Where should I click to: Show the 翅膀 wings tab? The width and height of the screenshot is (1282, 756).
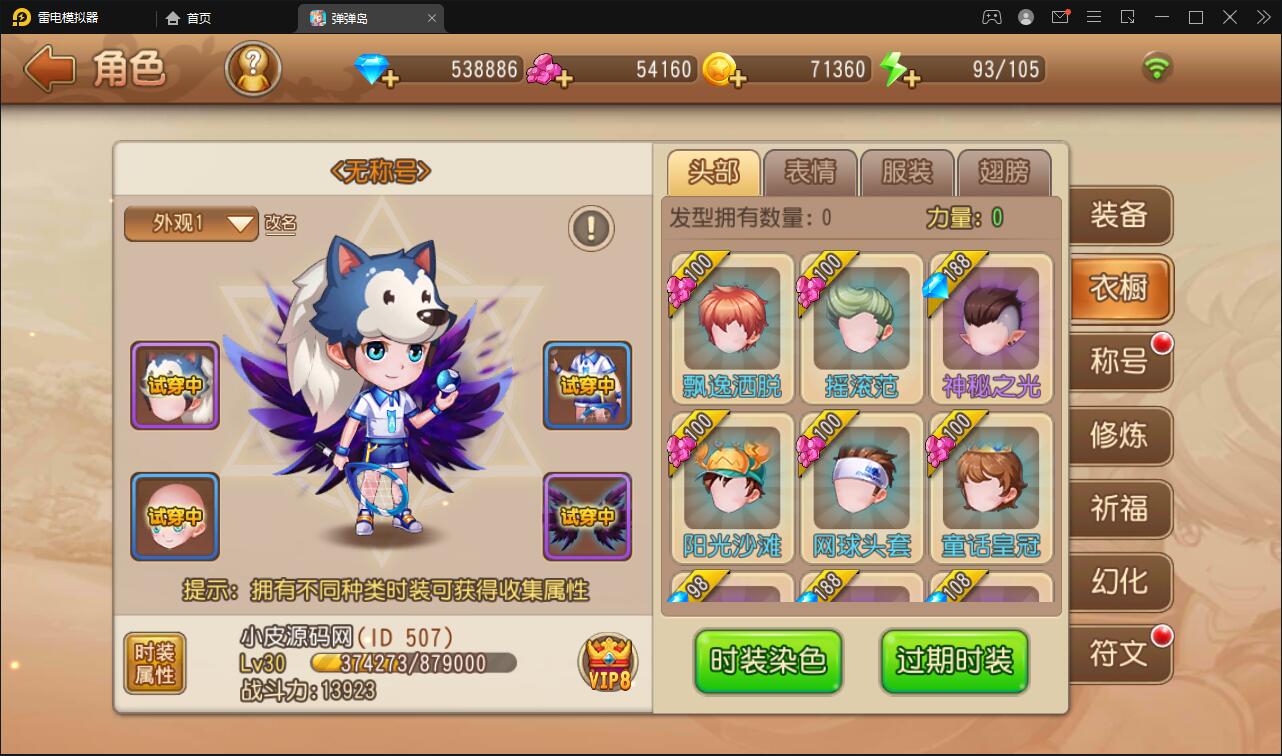click(1003, 172)
